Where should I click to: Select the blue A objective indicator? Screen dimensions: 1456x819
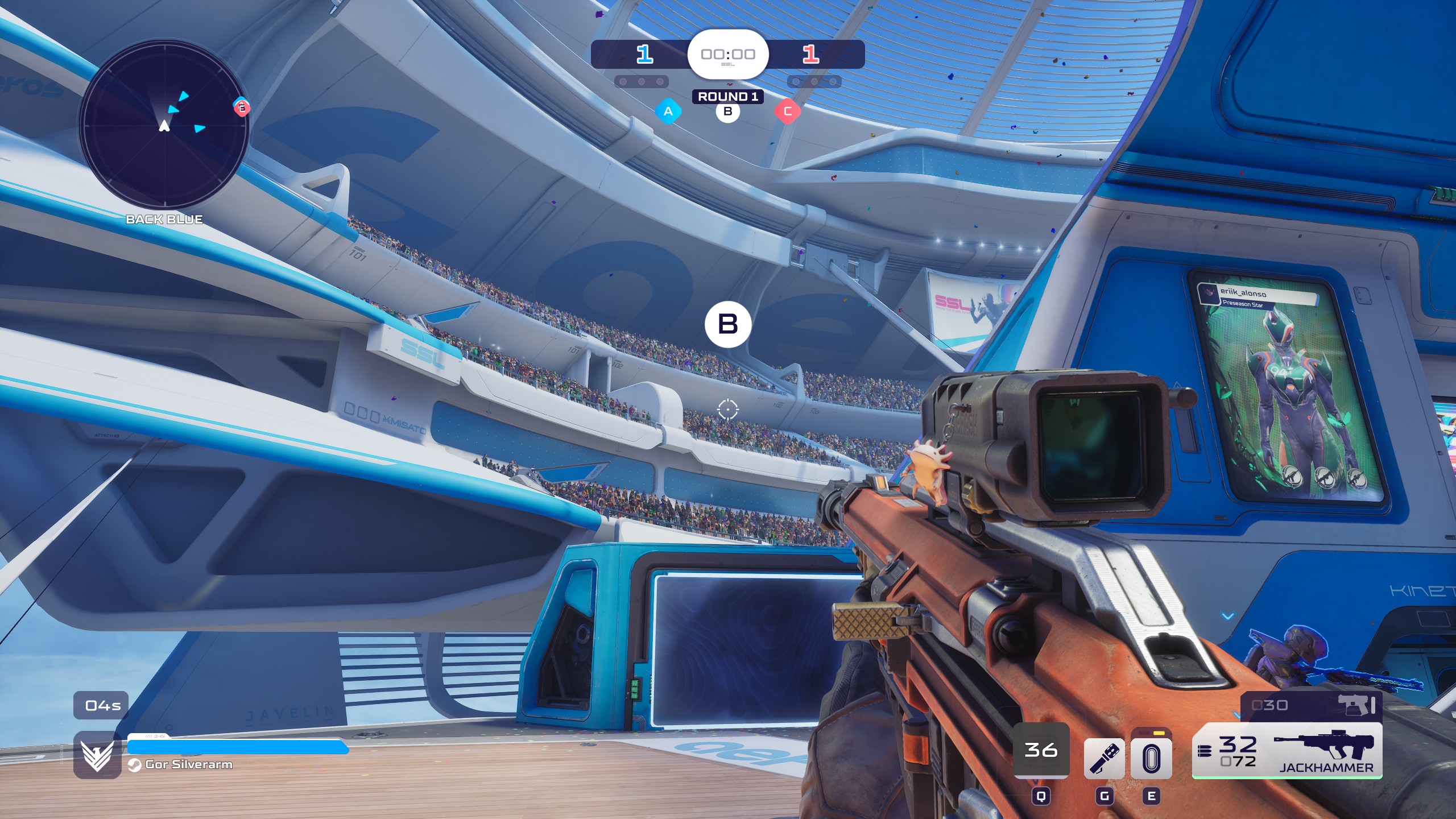point(668,111)
